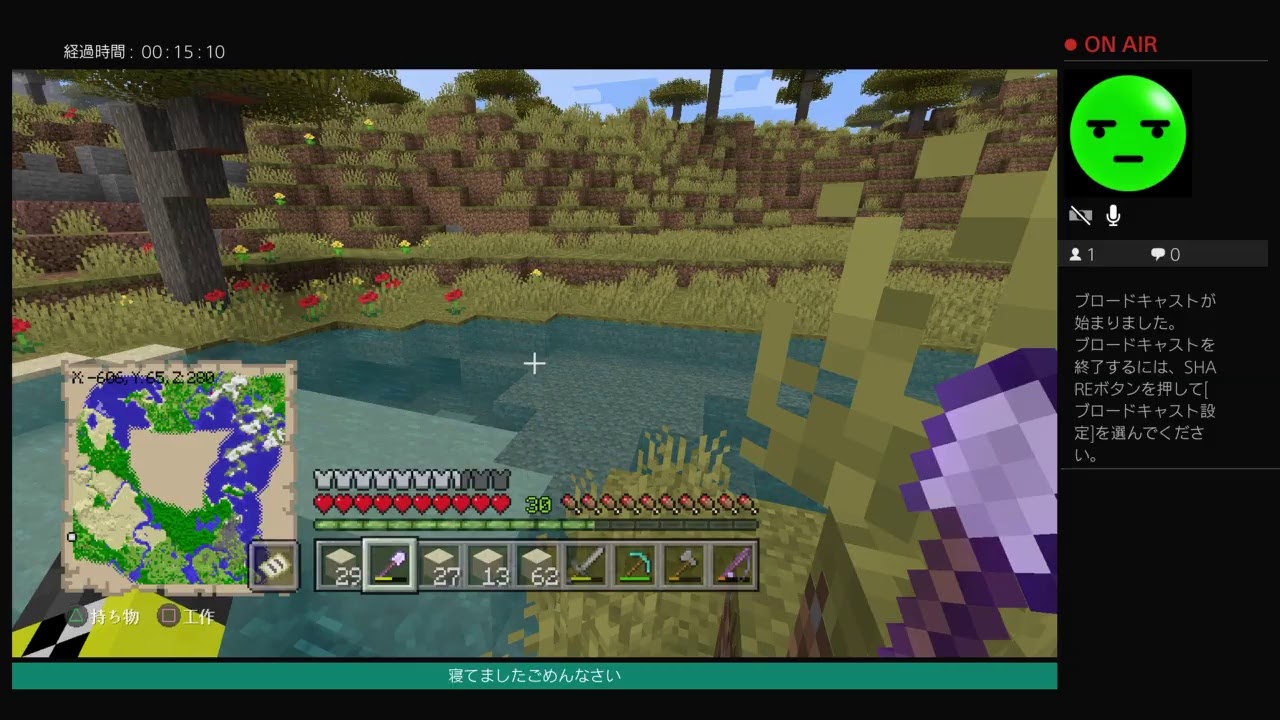Image resolution: width=1280 pixels, height=720 pixels.
Task: Select the diamond pickaxe in the hotbar
Action: click(x=636, y=565)
